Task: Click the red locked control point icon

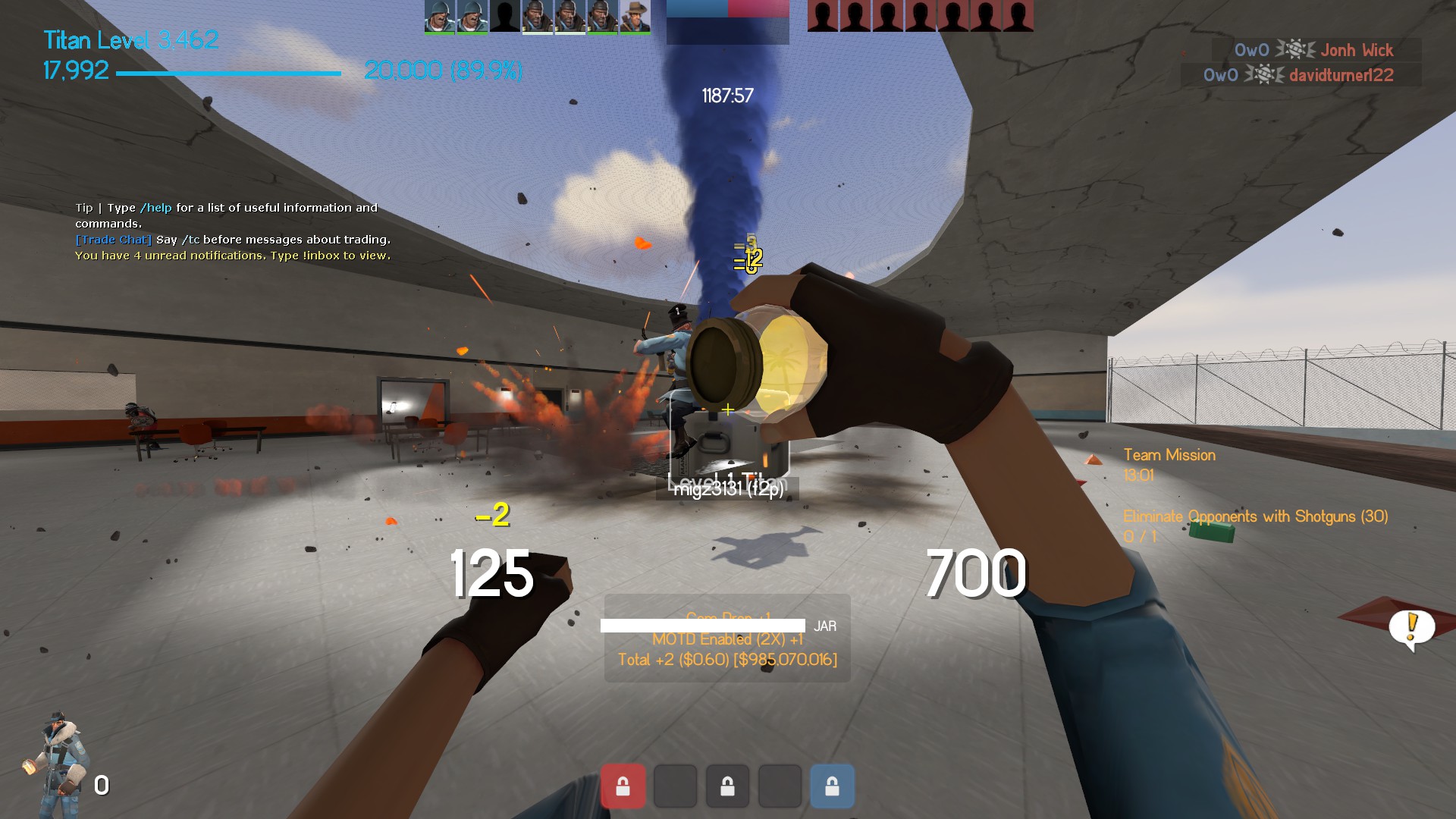Action: click(x=623, y=786)
